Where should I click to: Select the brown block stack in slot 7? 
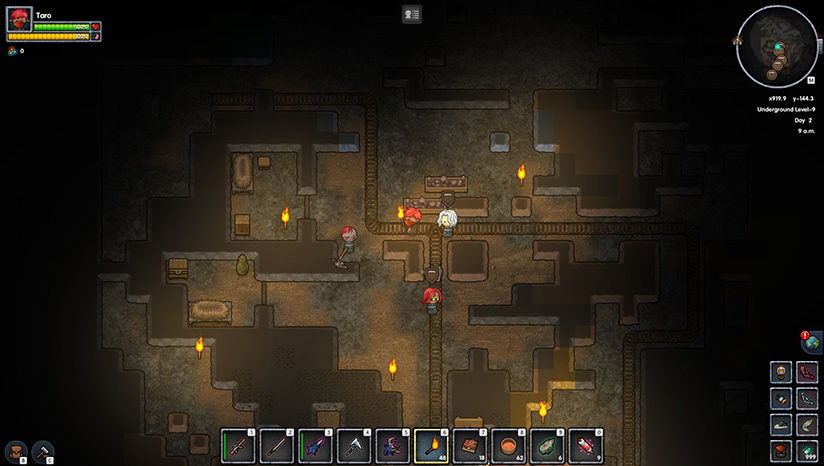pyautogui.click(x=470, y=444)
